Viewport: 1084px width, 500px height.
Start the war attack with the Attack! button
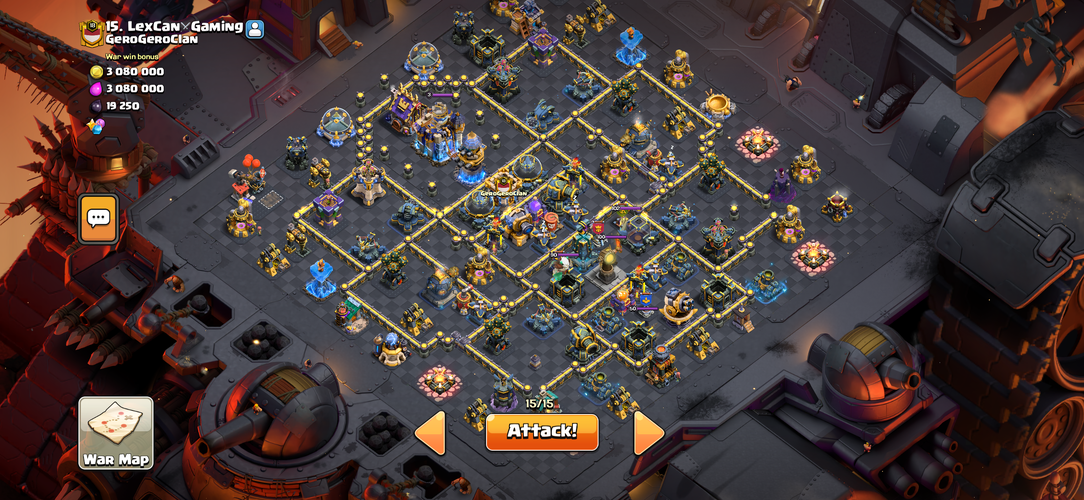pos(542,431)
